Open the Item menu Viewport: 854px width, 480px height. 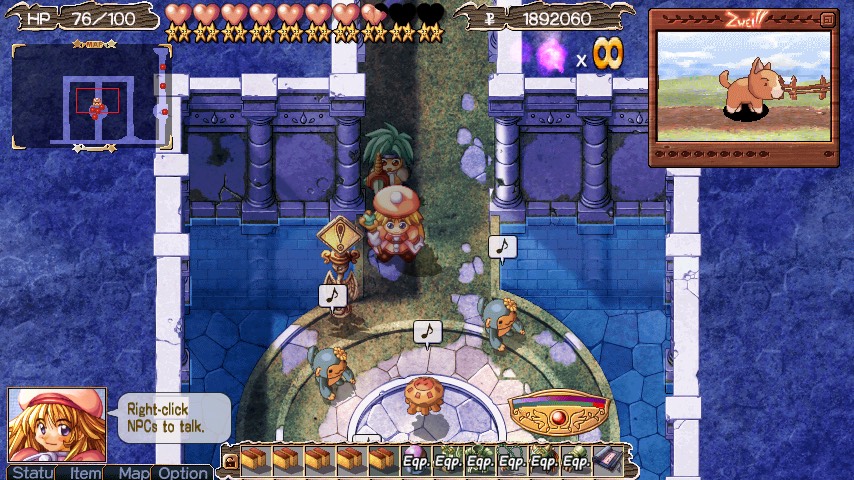[x=83, y=472]
